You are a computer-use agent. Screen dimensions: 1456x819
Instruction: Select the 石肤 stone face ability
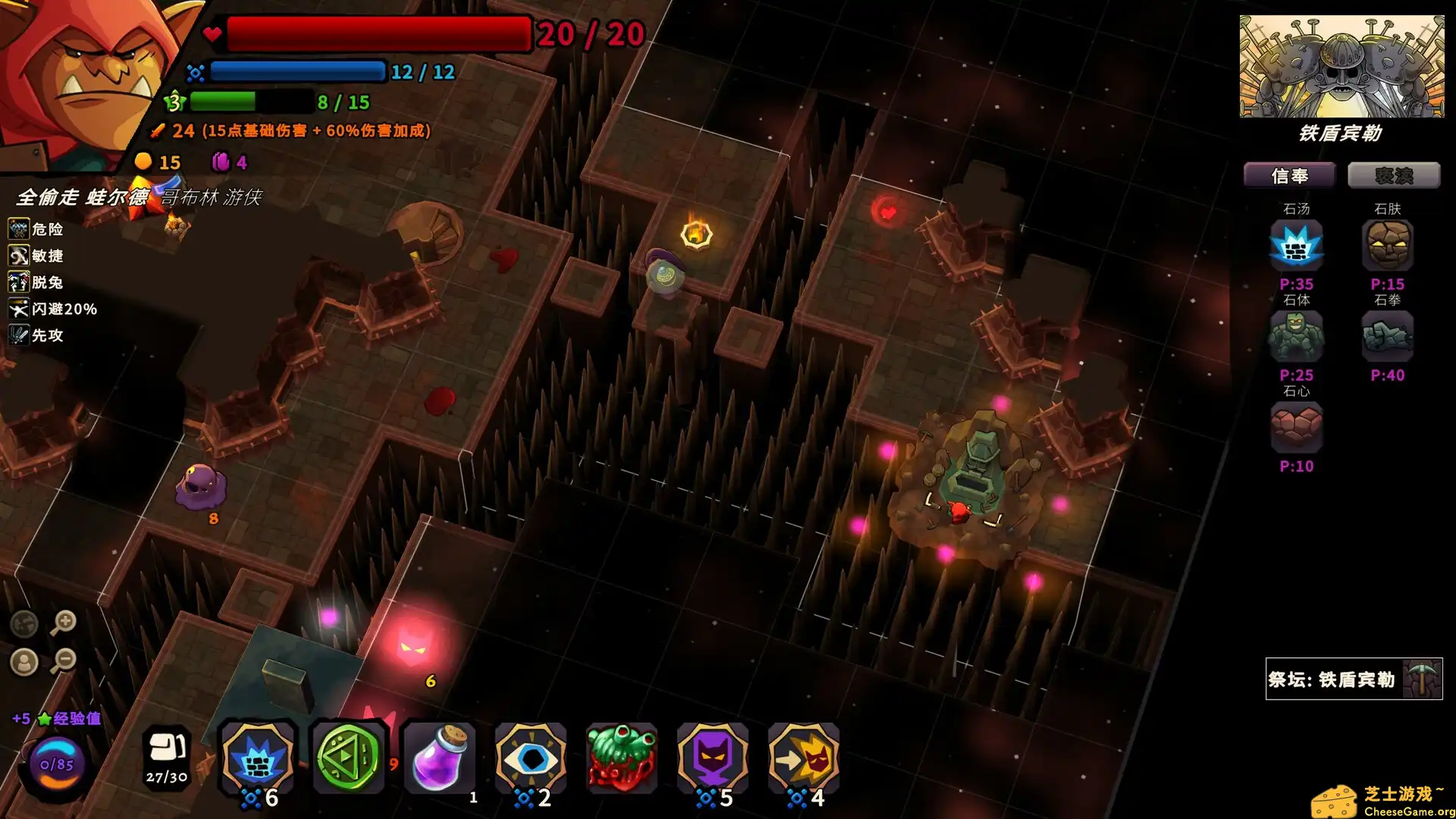click(x=1388, y=244)
